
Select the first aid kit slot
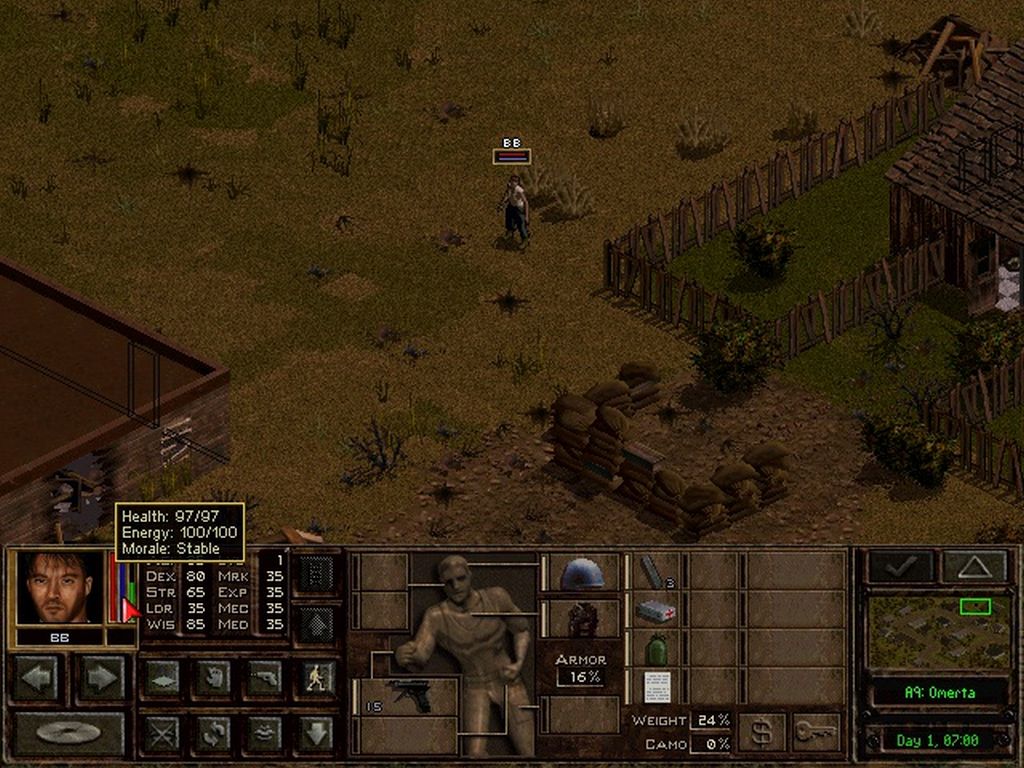click(655, 610)
